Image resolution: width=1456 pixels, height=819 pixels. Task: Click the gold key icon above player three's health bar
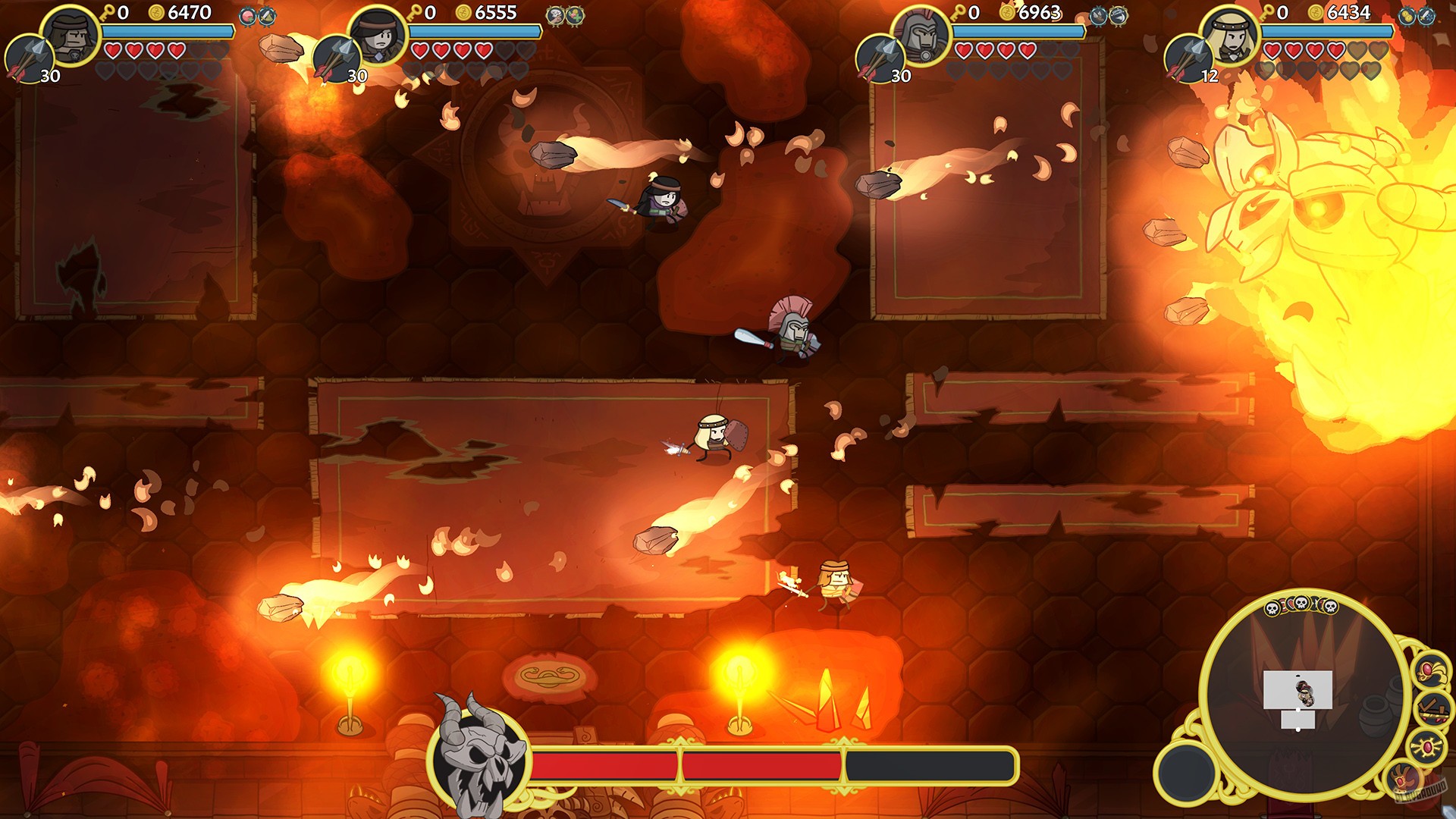pyautogui.click(x=959, y=12)
